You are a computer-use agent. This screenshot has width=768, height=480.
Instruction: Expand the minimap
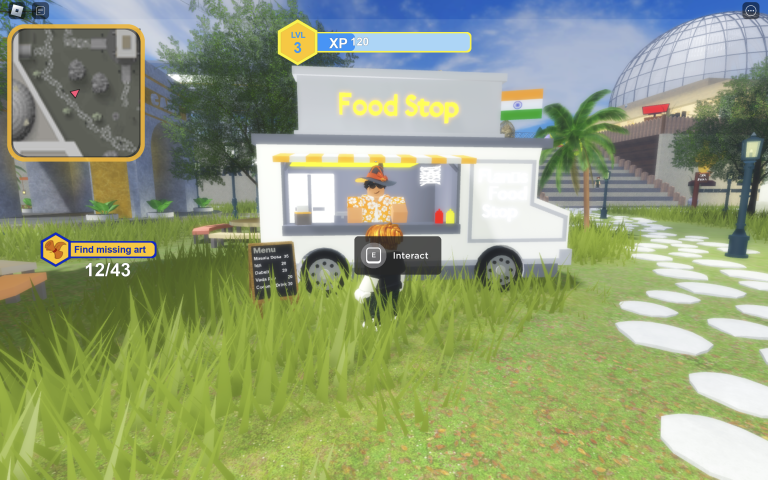76,92
